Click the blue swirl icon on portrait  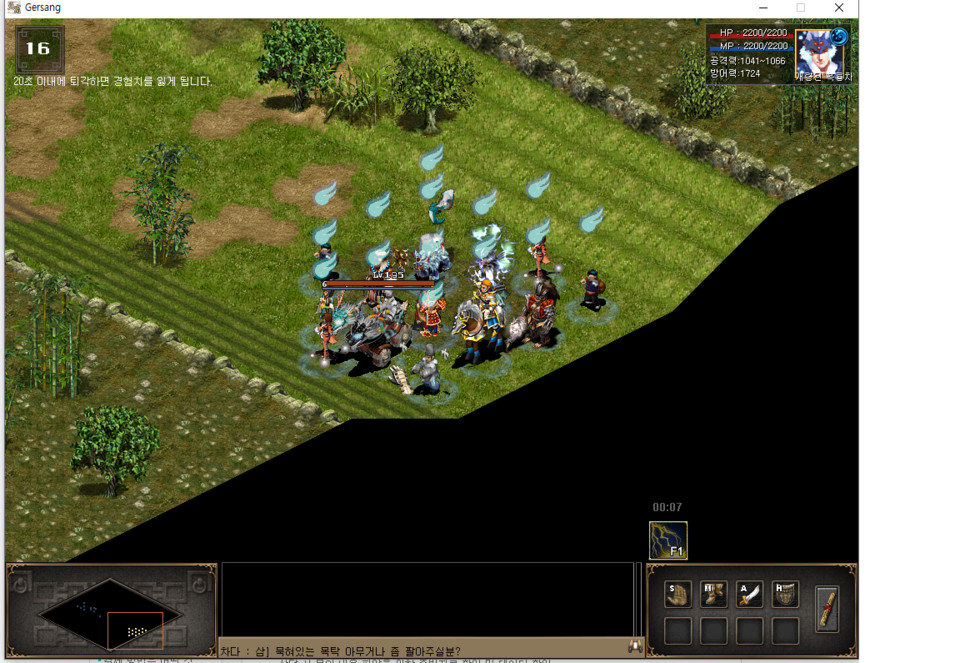[x=838, y=37]
